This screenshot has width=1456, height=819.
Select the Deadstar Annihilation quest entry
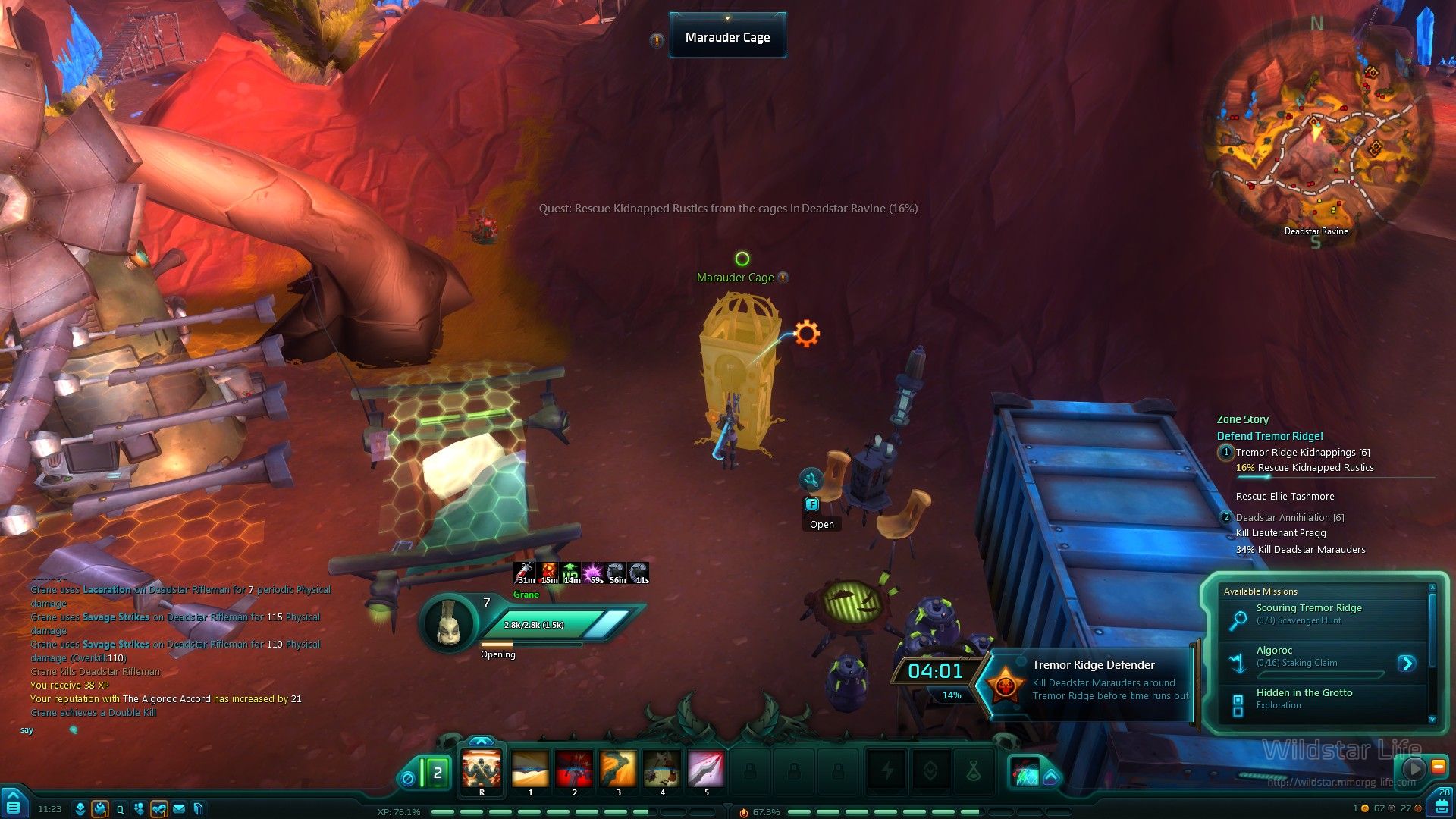click(x=1289, y=518)
